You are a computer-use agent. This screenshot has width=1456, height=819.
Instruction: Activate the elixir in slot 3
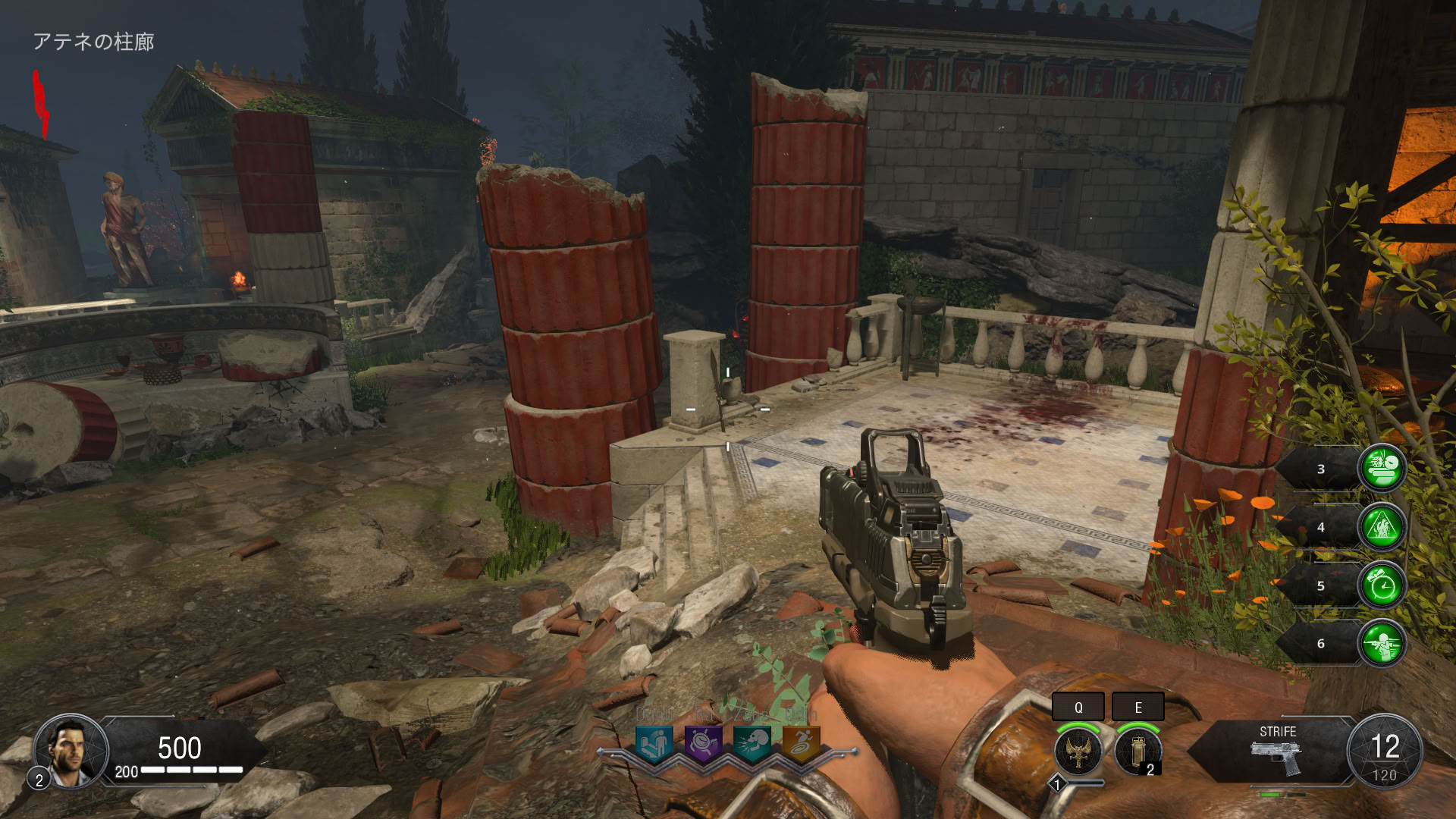(x=1382, y=469)
